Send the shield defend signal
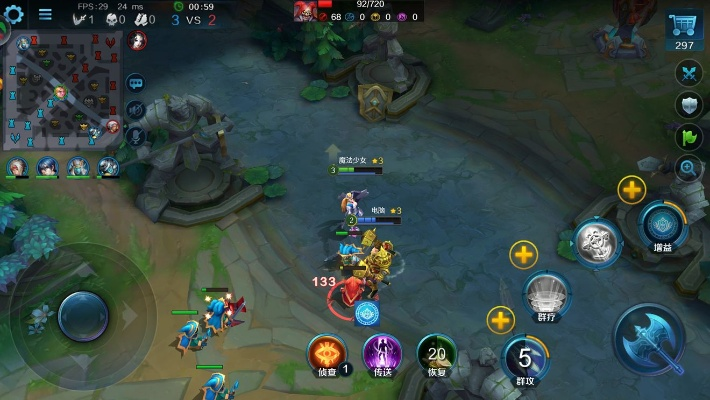The height and width of the screenshot is (400, 710). pyautogui.click(x=687, y=104)
